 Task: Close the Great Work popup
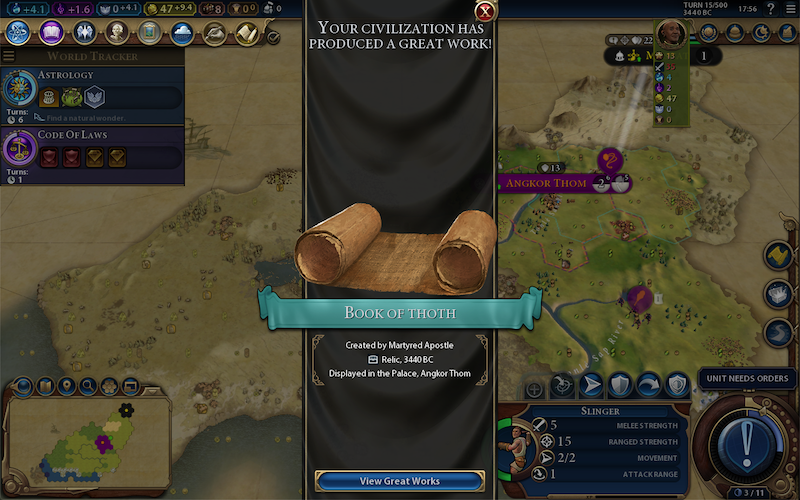485,12
